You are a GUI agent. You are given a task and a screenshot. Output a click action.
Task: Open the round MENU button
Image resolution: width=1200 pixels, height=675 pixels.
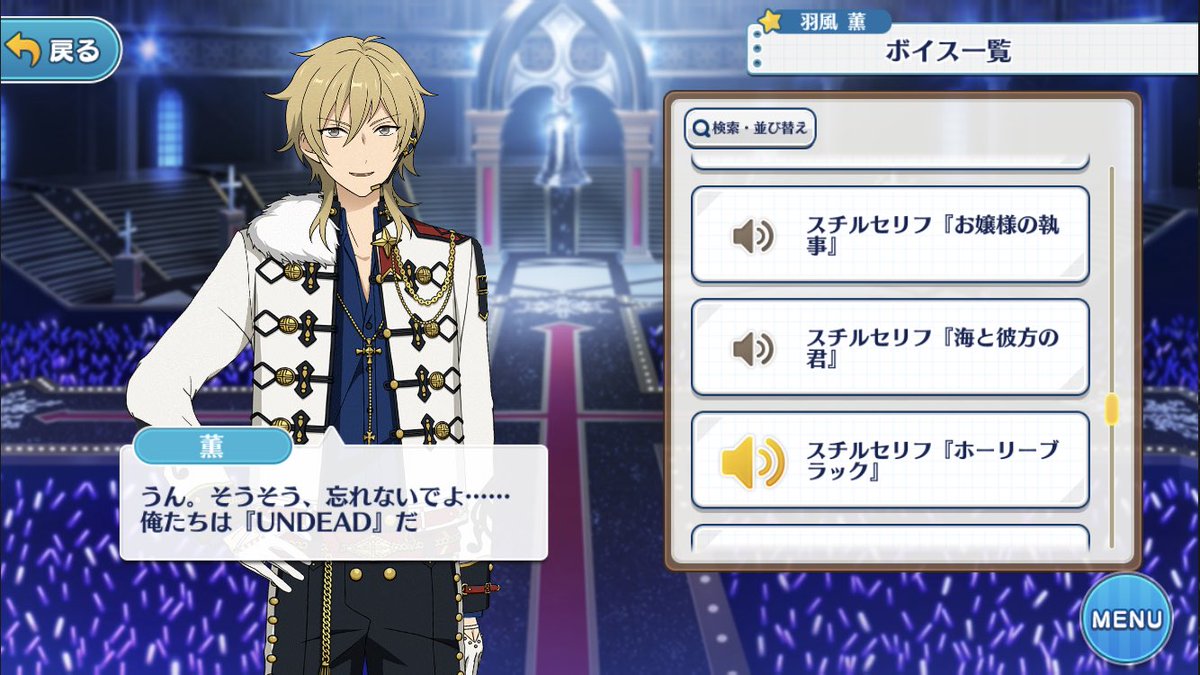coord(1126,618)
